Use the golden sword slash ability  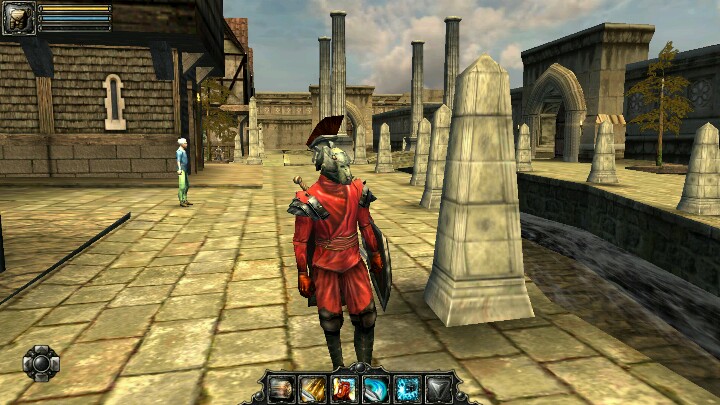pyautogui.click(x=314, y=389)
